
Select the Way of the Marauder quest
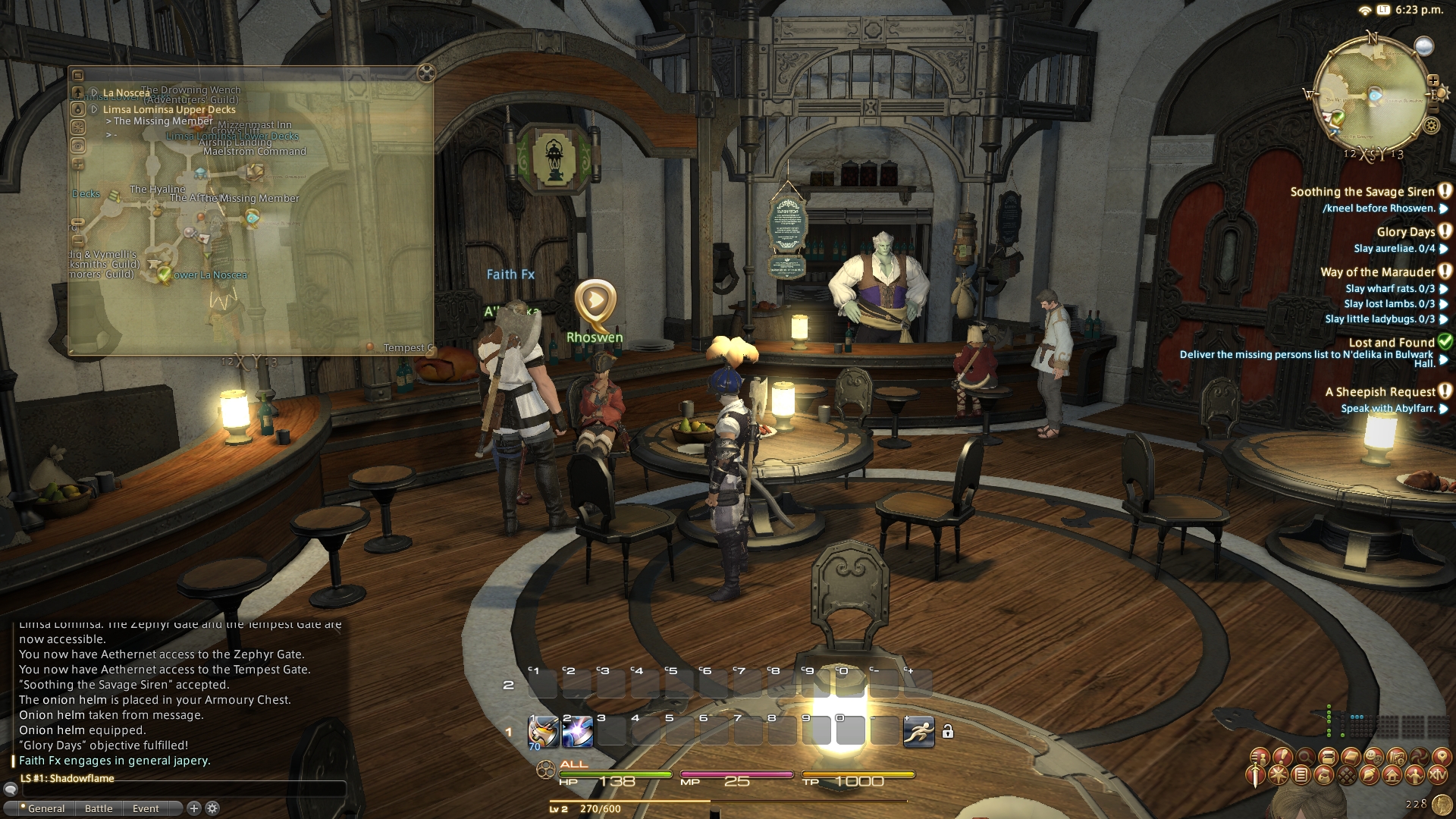(x=1377, y=272)
